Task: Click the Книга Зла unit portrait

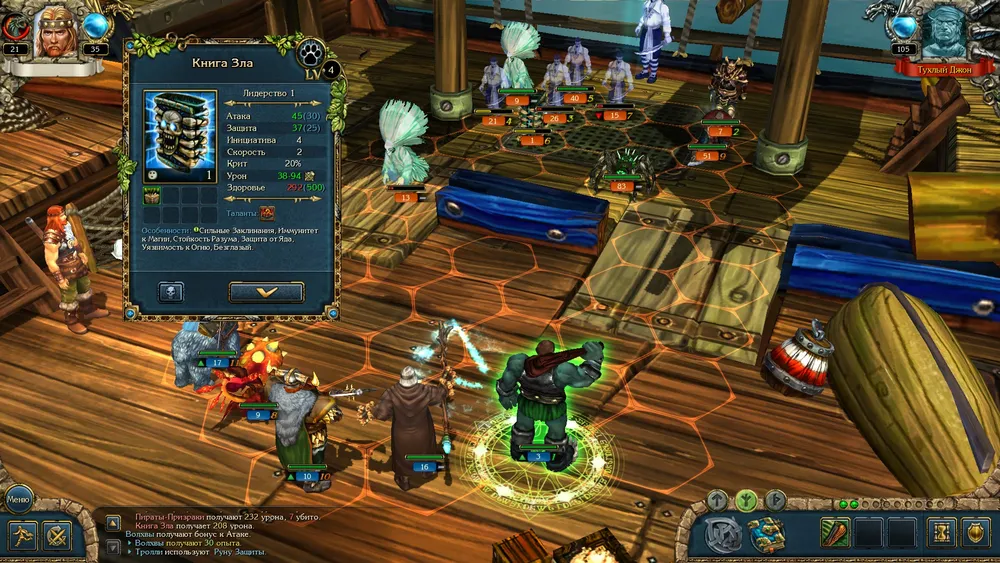Action: [x=180, y=136]
